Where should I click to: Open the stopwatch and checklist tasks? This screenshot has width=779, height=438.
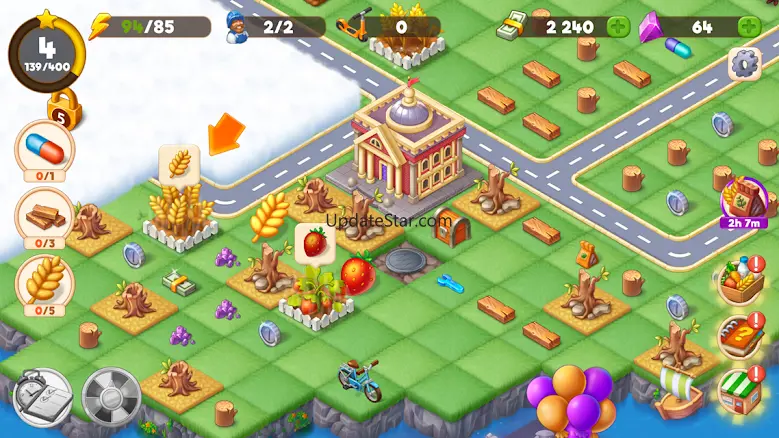[42, 398]
